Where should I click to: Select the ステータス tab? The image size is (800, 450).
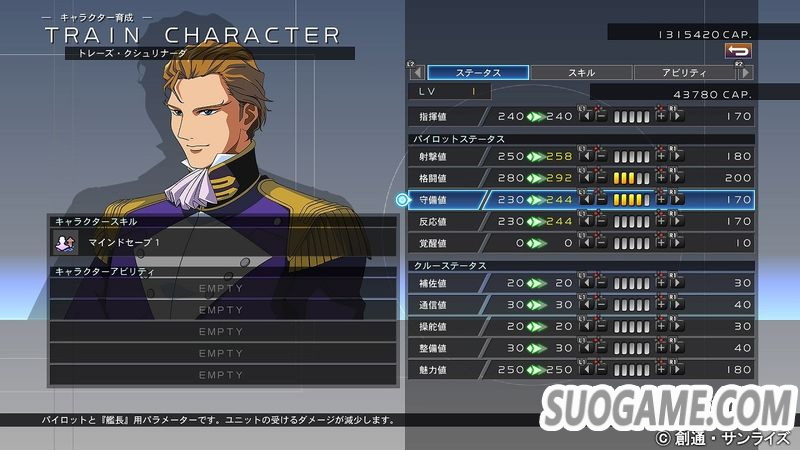click(x=478, y=73)
